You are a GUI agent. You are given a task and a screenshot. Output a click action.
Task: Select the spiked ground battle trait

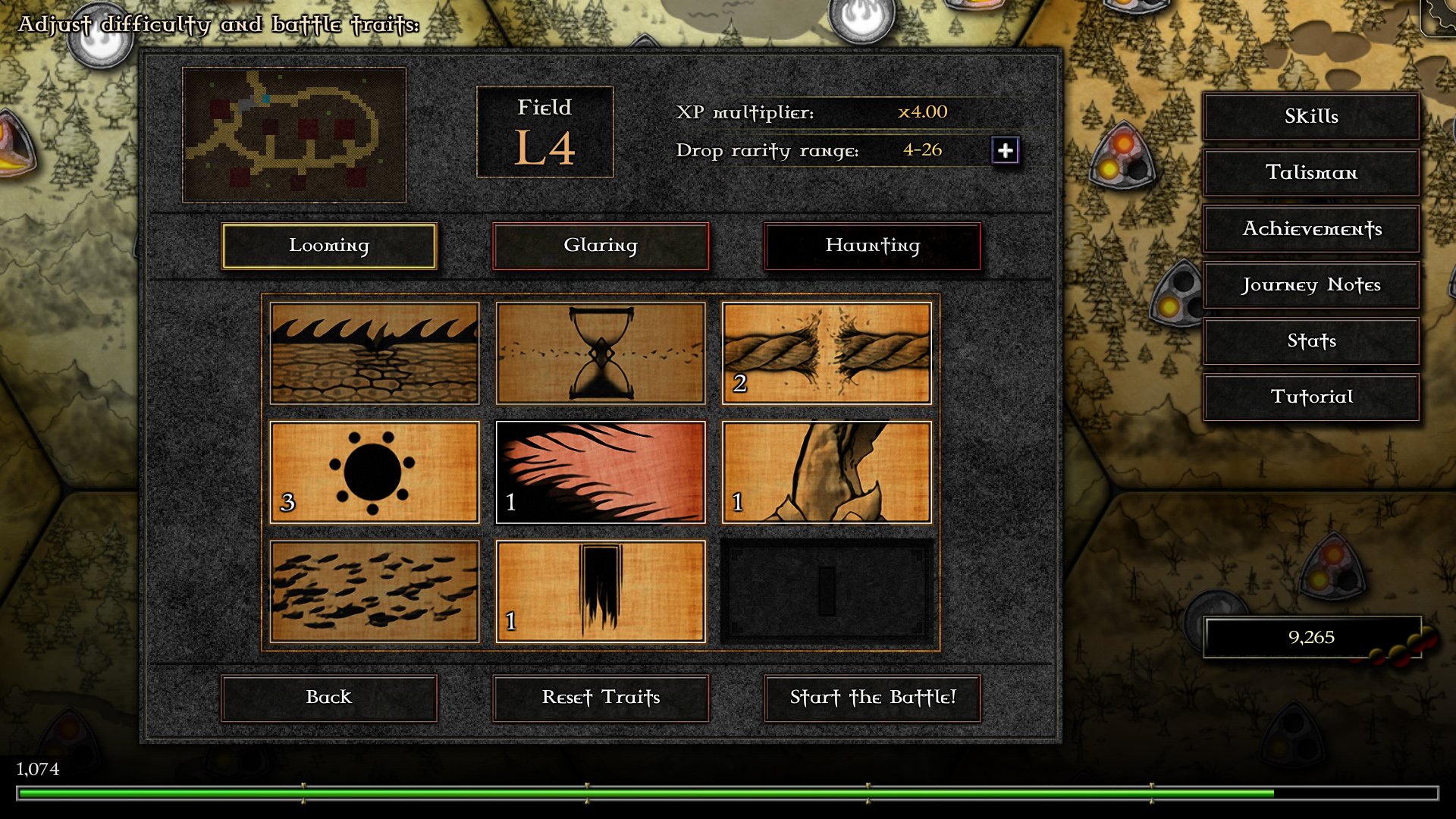374,353
